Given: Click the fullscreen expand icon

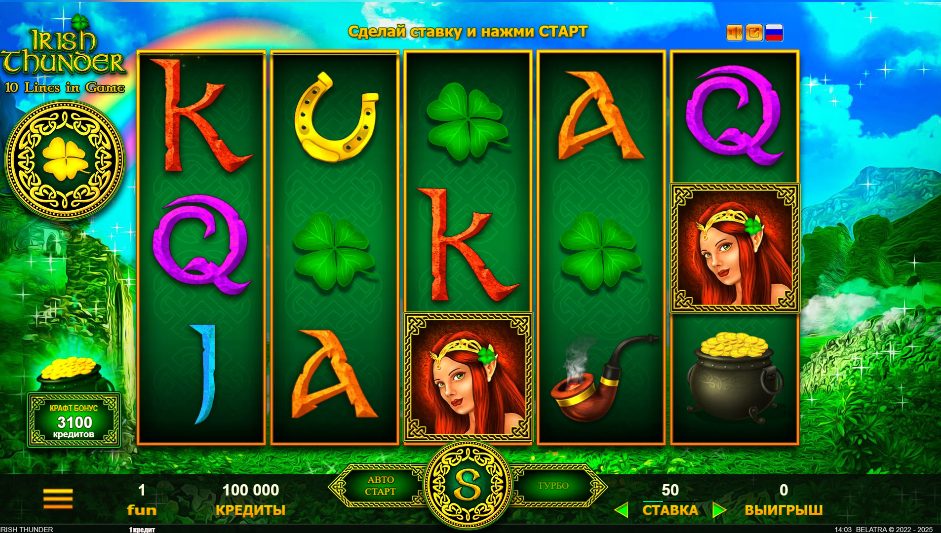Looking at the screenshot, I should pos(754,33).
